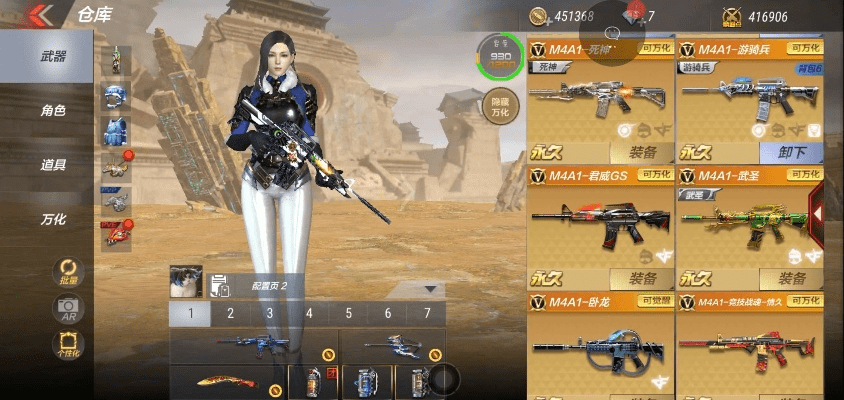Choose loadout page 7
844x400 pixels.
point(427,313)
